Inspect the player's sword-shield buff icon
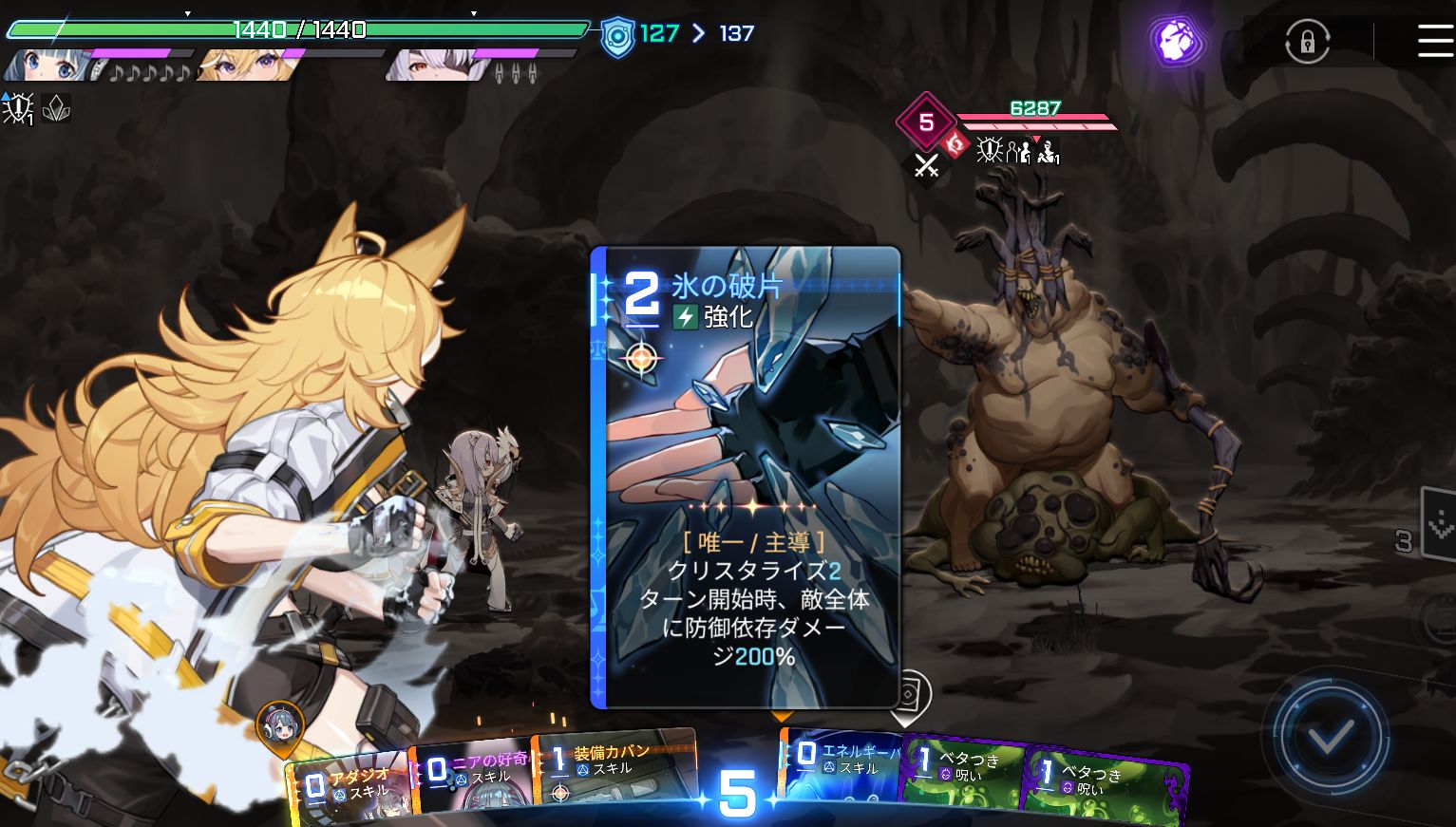This screenshot has height=827, width=1456. (x=18, y=109)
